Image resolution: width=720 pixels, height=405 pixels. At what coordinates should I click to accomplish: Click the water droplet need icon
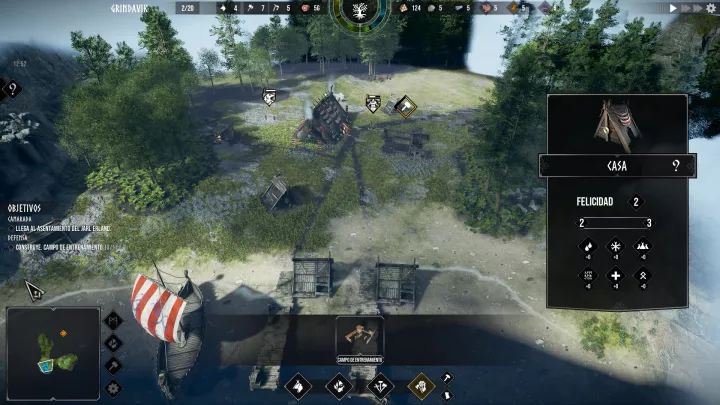[x=587, y=246]
